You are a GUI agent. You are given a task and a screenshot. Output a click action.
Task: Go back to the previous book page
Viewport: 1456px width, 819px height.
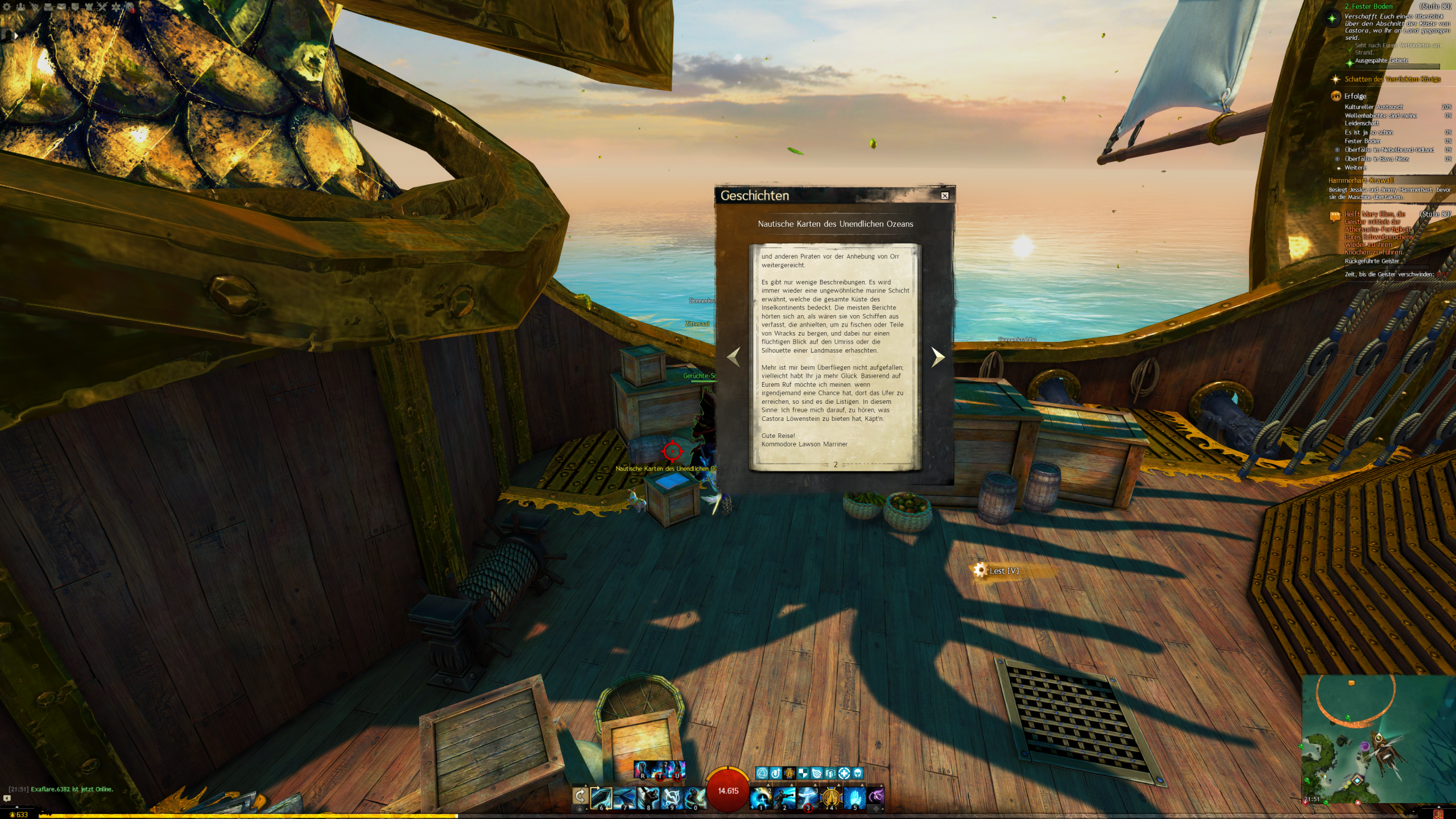tap(734, 357)
